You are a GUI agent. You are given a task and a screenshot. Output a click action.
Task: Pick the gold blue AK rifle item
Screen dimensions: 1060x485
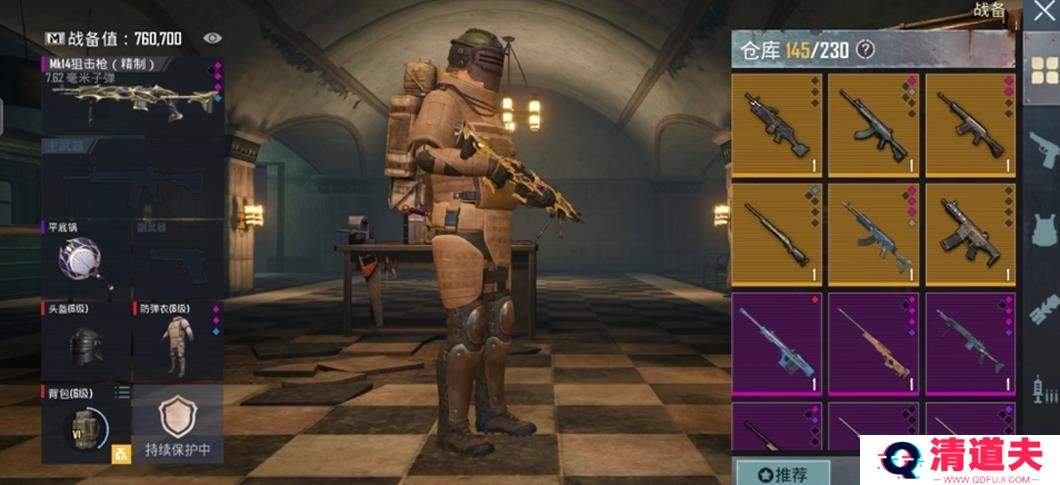pos(873,233)
